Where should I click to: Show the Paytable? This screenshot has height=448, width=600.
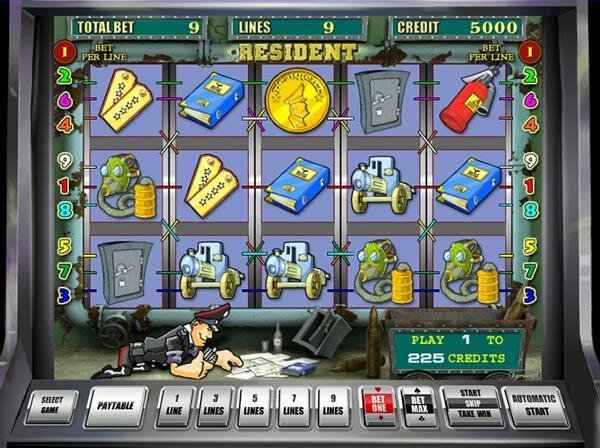click(x=115, y=406)
